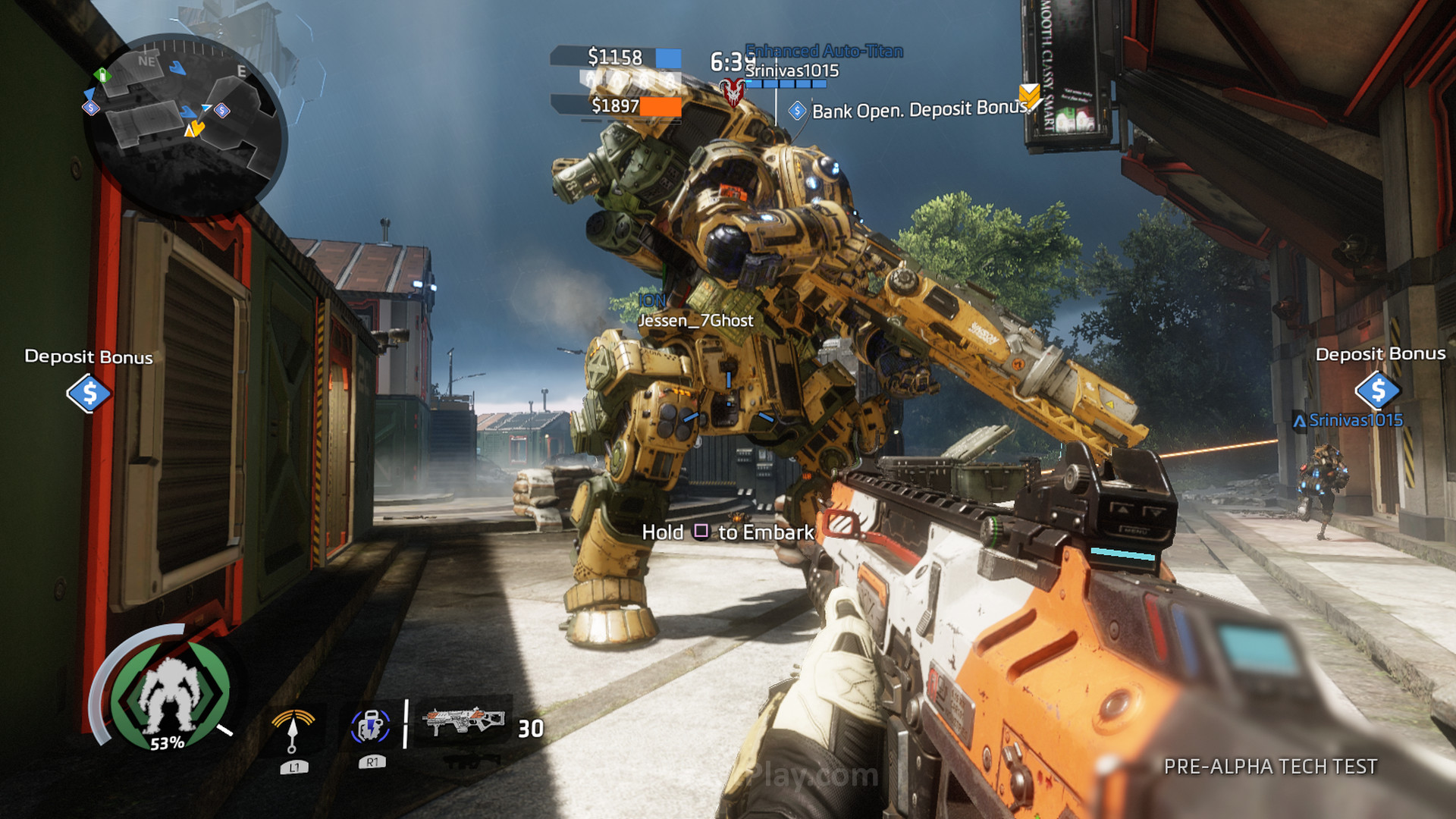The image size is (1456, 819).
Task: Click the left Deposit Bonus dollar marker
Action: [x=89, y=393]
